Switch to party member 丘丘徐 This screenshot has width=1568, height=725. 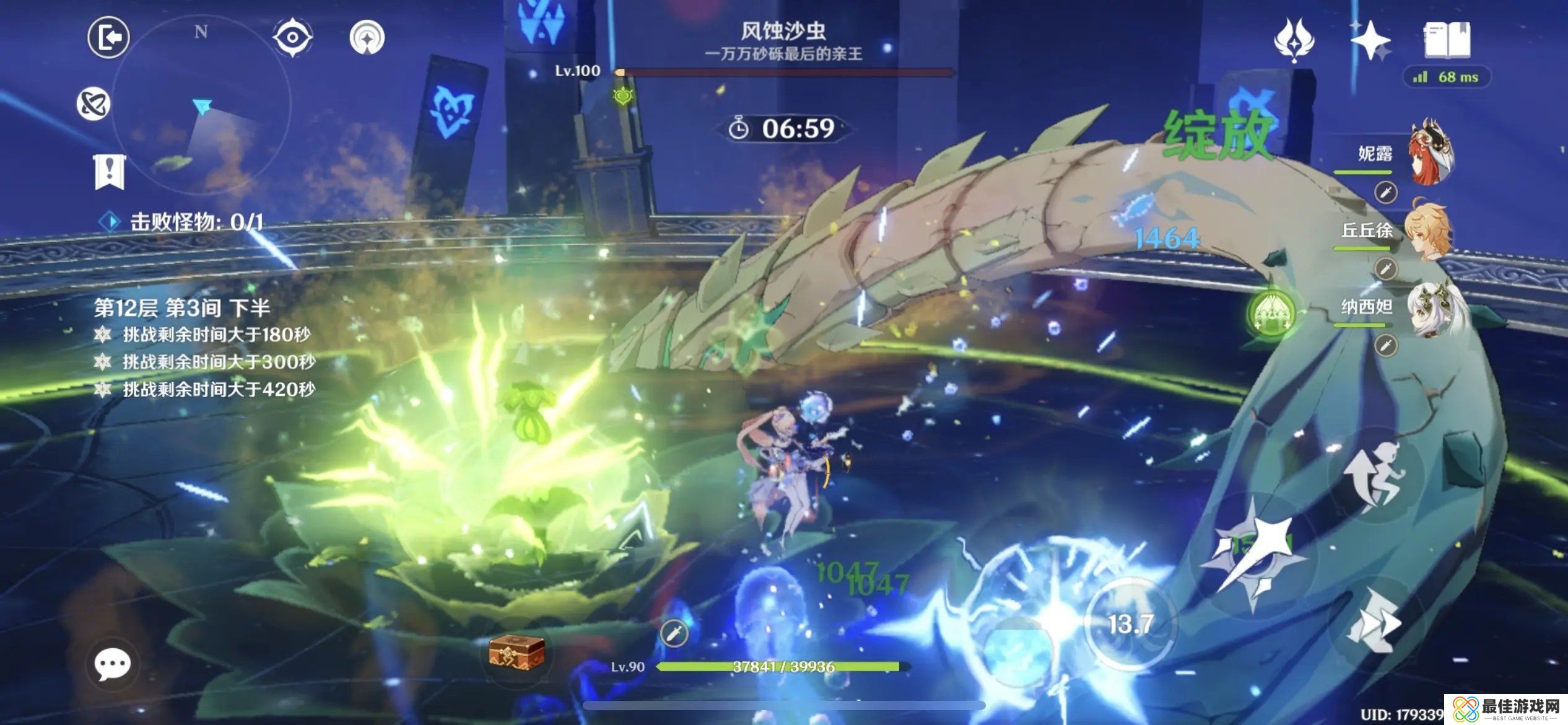tap(1428, 231)
